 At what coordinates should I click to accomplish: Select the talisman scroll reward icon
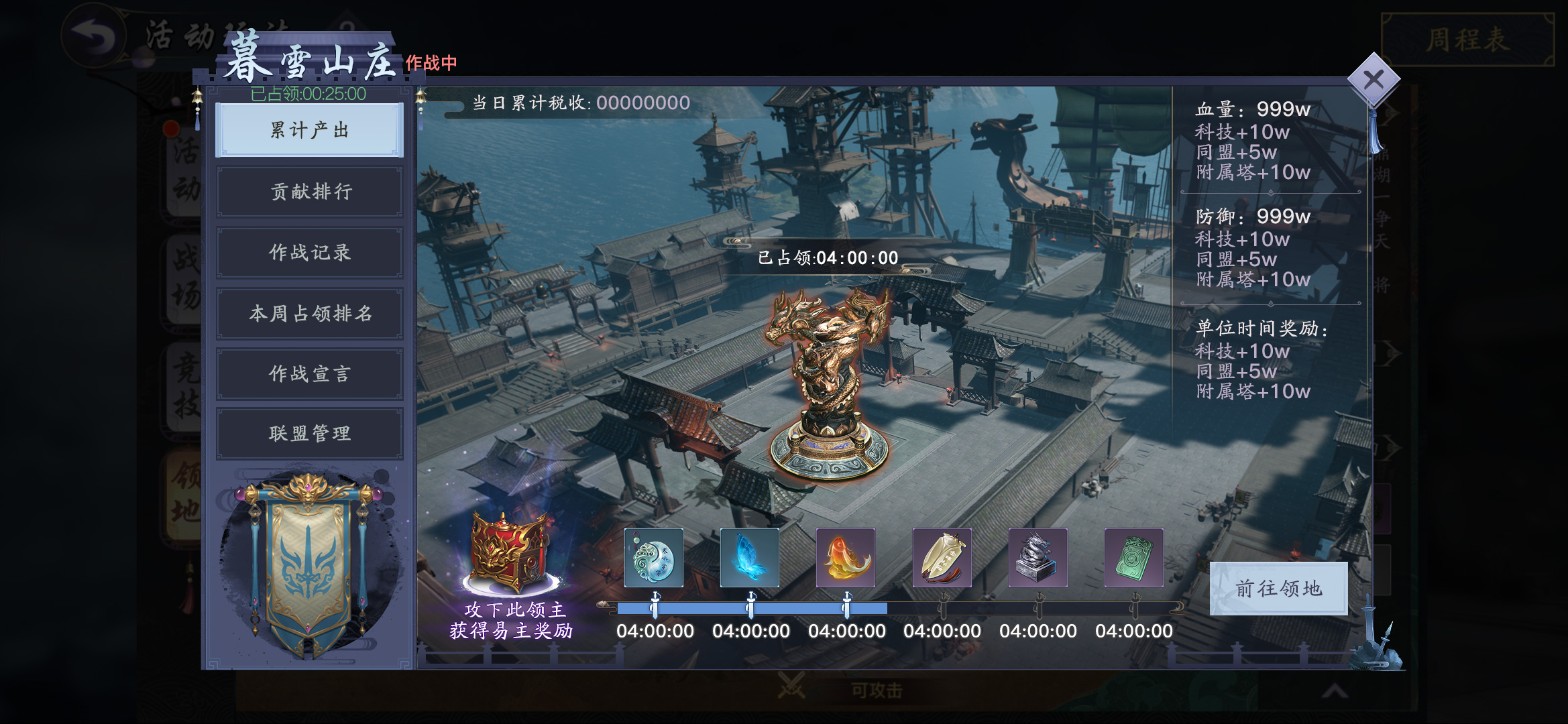click(x=942, y=558)
